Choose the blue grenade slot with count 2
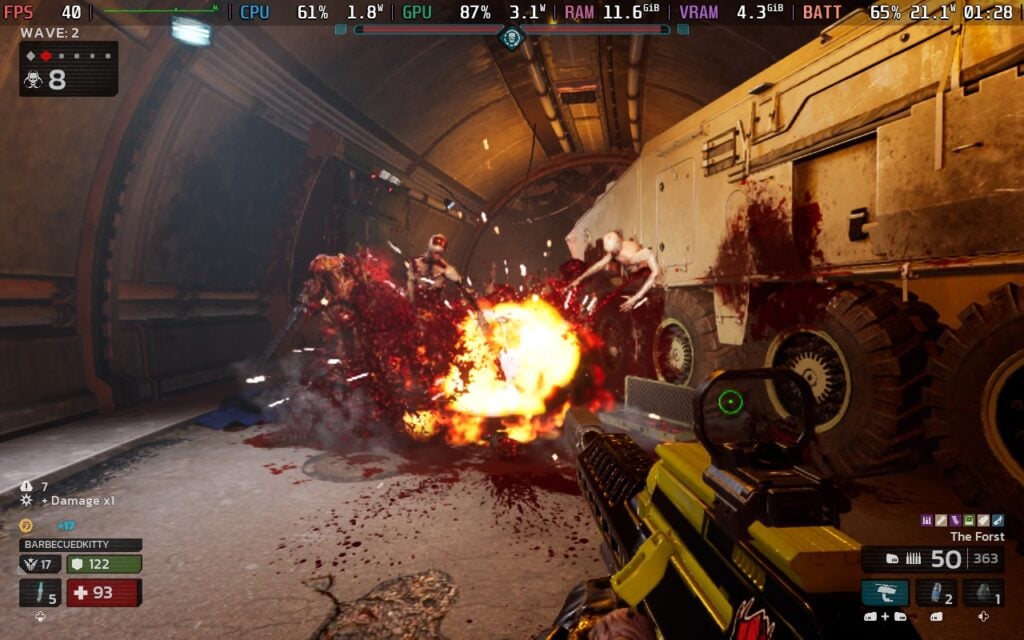1024x640 pixels. [936, 593]
